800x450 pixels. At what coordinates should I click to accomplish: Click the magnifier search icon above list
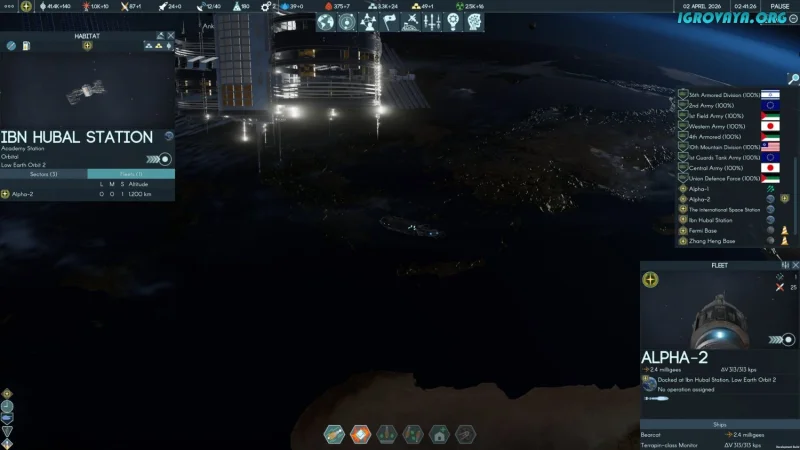[x=793, y=80]
